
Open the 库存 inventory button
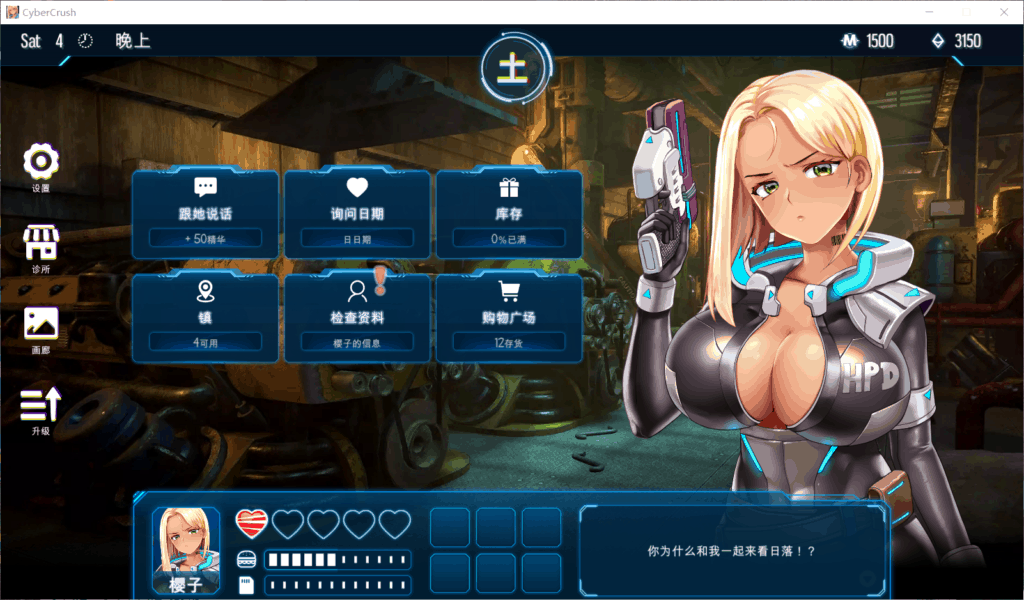pyautogui.click(x=509, y=211)
